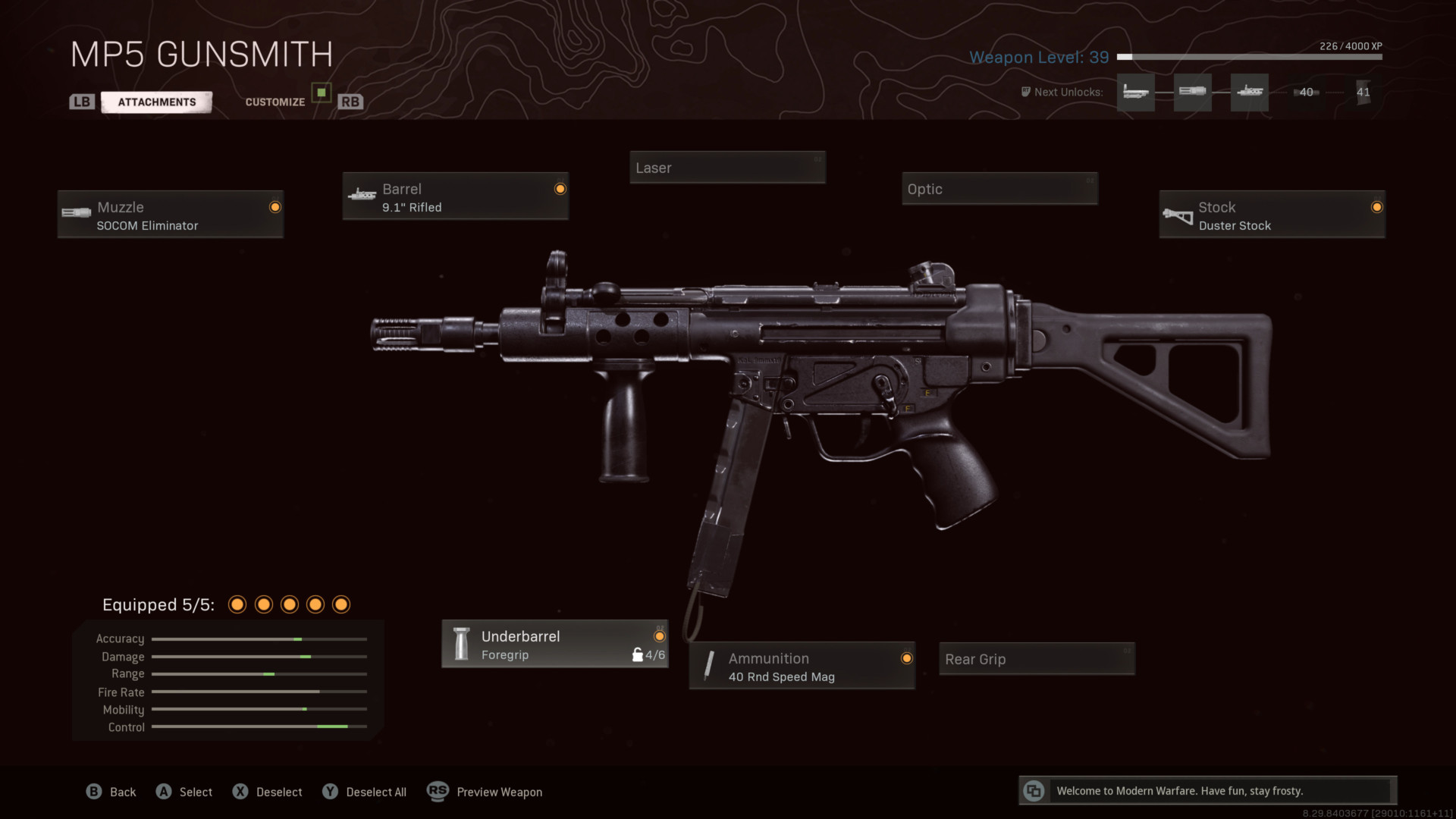Screen dimensions: 1456x819
Task: Open the empty Optic slot
Action: click(x=999, y=189)
